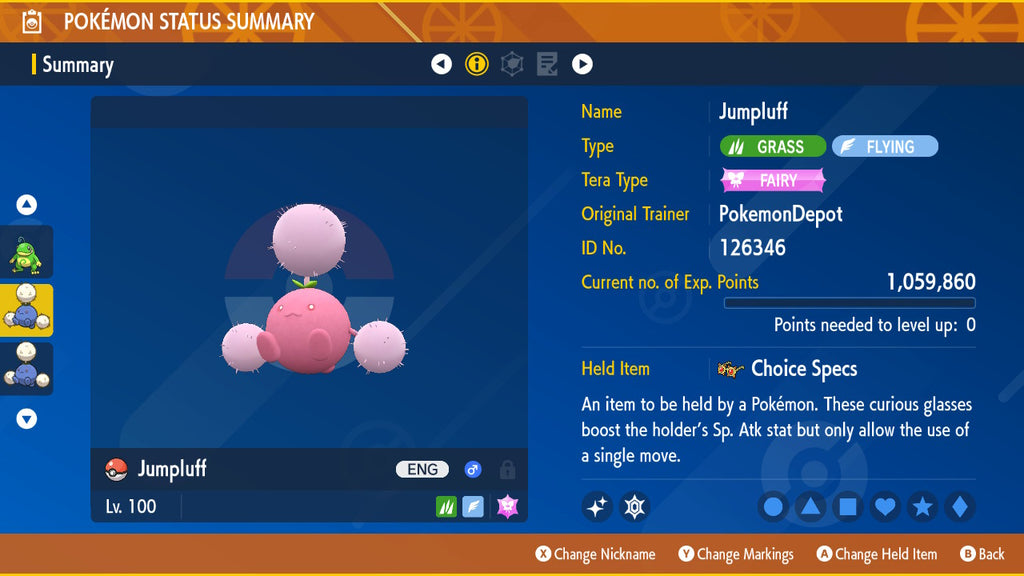This screenshot has height=576, width=1024.
Task: Go to the next summary page arrow
Action: tap(582, 65)
